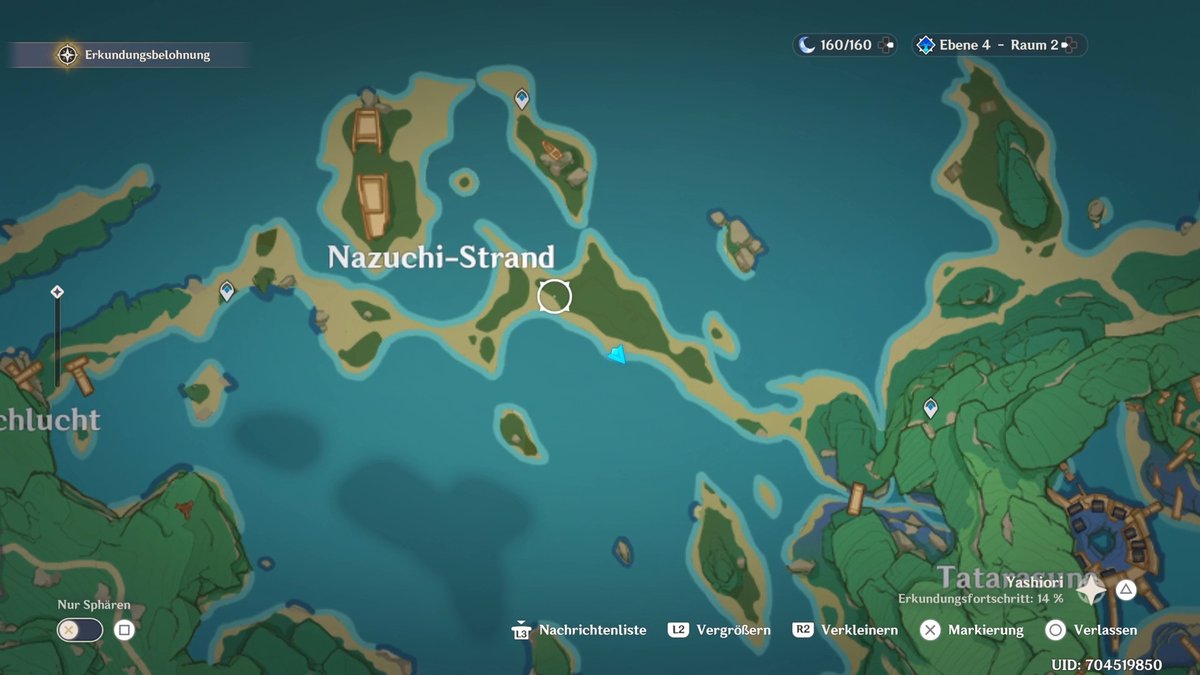Select the teleport waypoint north of Nazuchi-Strand label
Screen dimensions: 1200x675
[521, 98]
